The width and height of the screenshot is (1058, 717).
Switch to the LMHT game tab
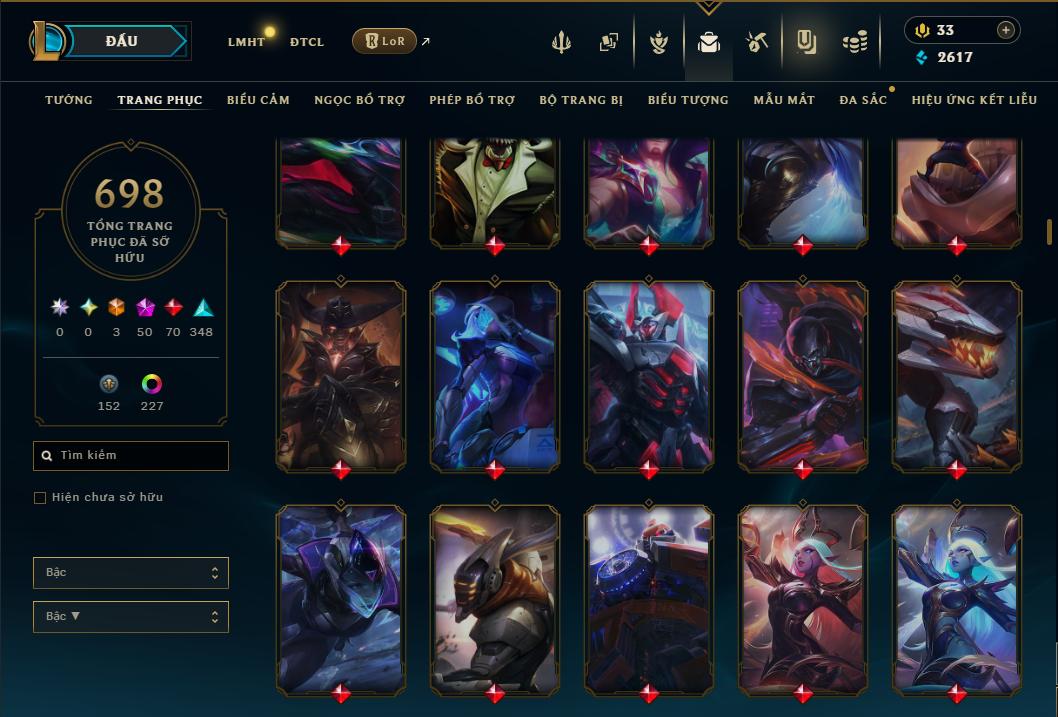[246, 42]
